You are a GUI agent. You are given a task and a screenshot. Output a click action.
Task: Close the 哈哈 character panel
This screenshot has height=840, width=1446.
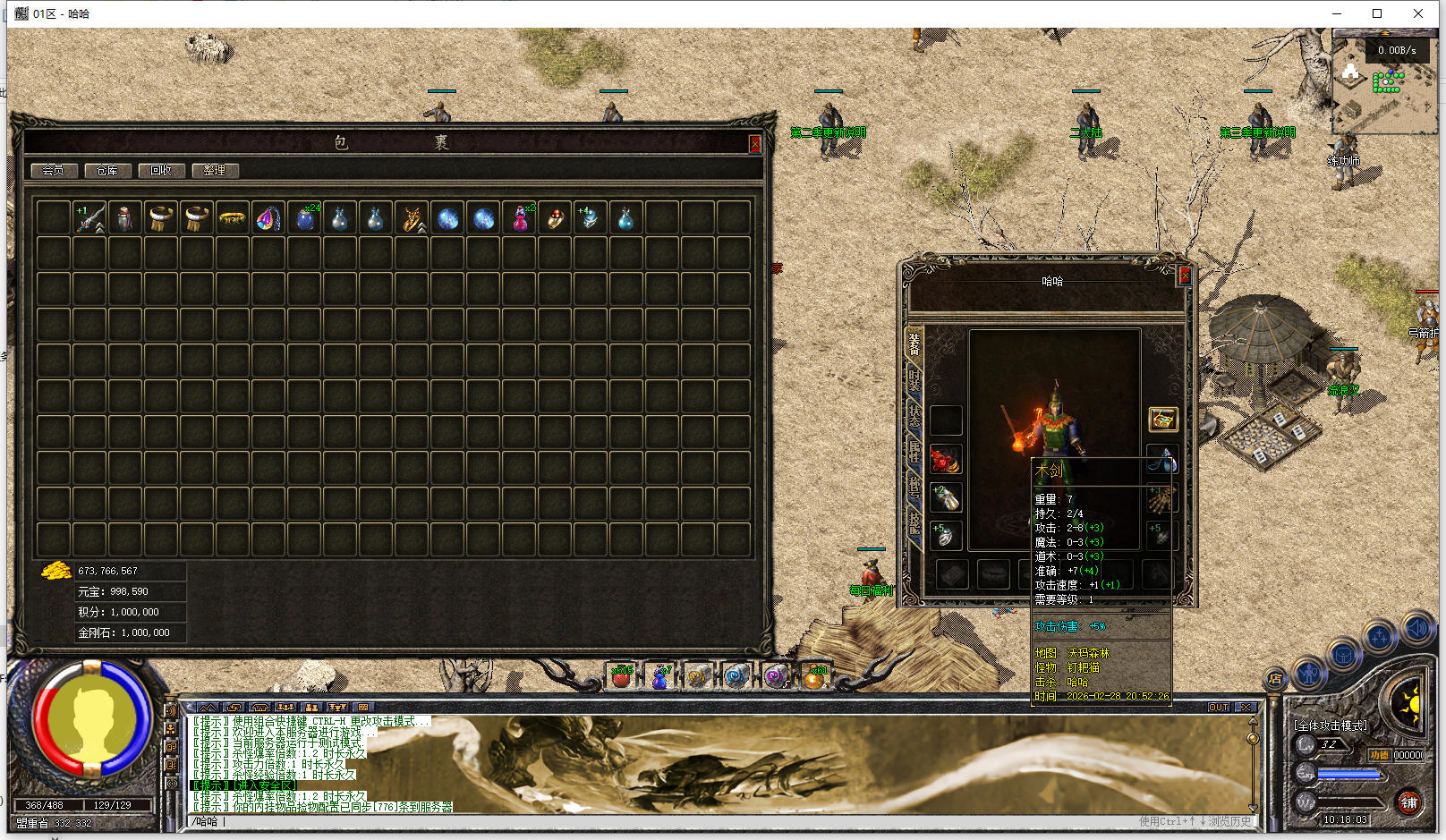[x=1184, y=276]
